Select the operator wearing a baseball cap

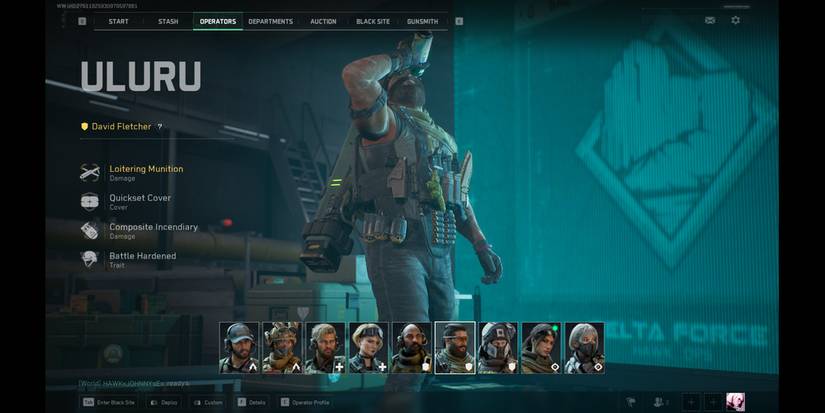click(239, 347)
